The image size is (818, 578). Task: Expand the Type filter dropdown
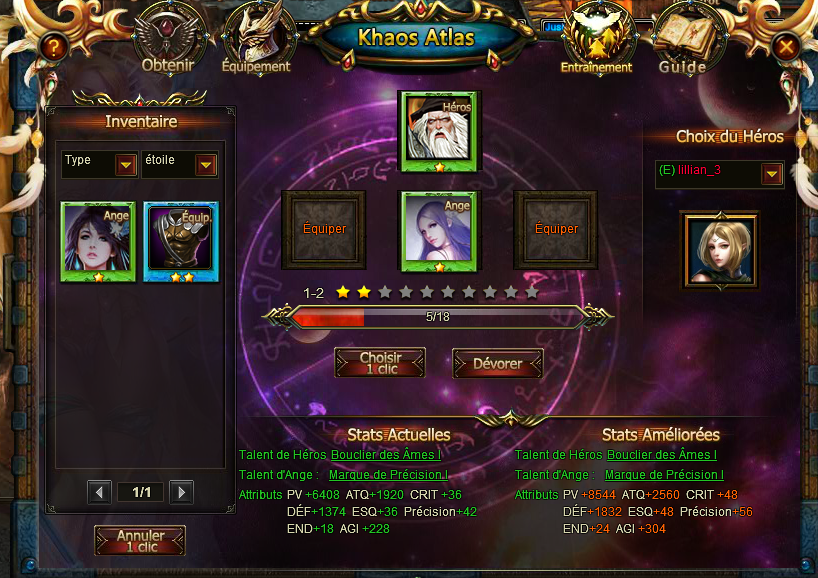tap(126, 165)
